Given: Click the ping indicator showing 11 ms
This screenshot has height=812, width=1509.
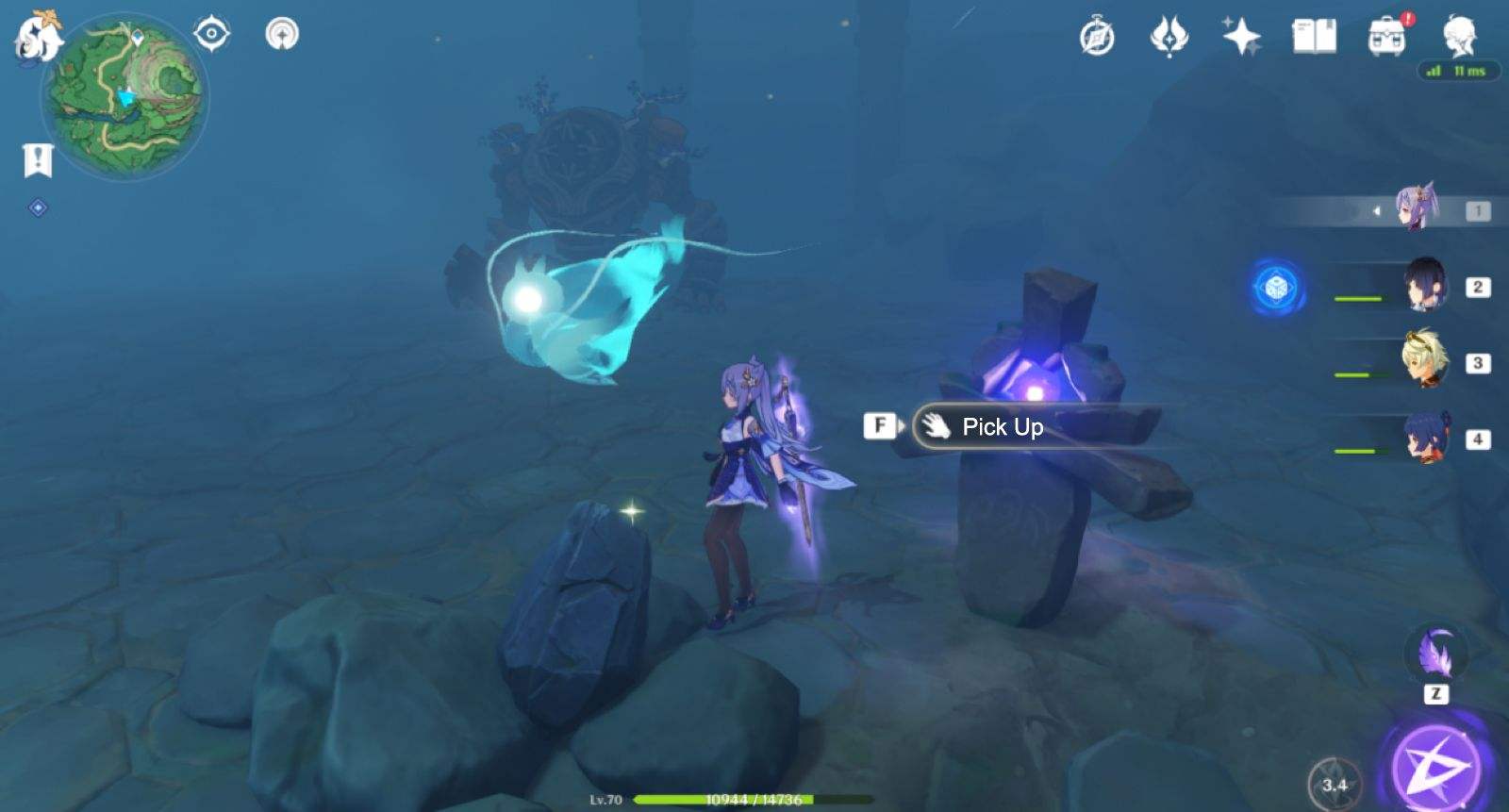Looking at the screenshot, I should coord(1457,70).
